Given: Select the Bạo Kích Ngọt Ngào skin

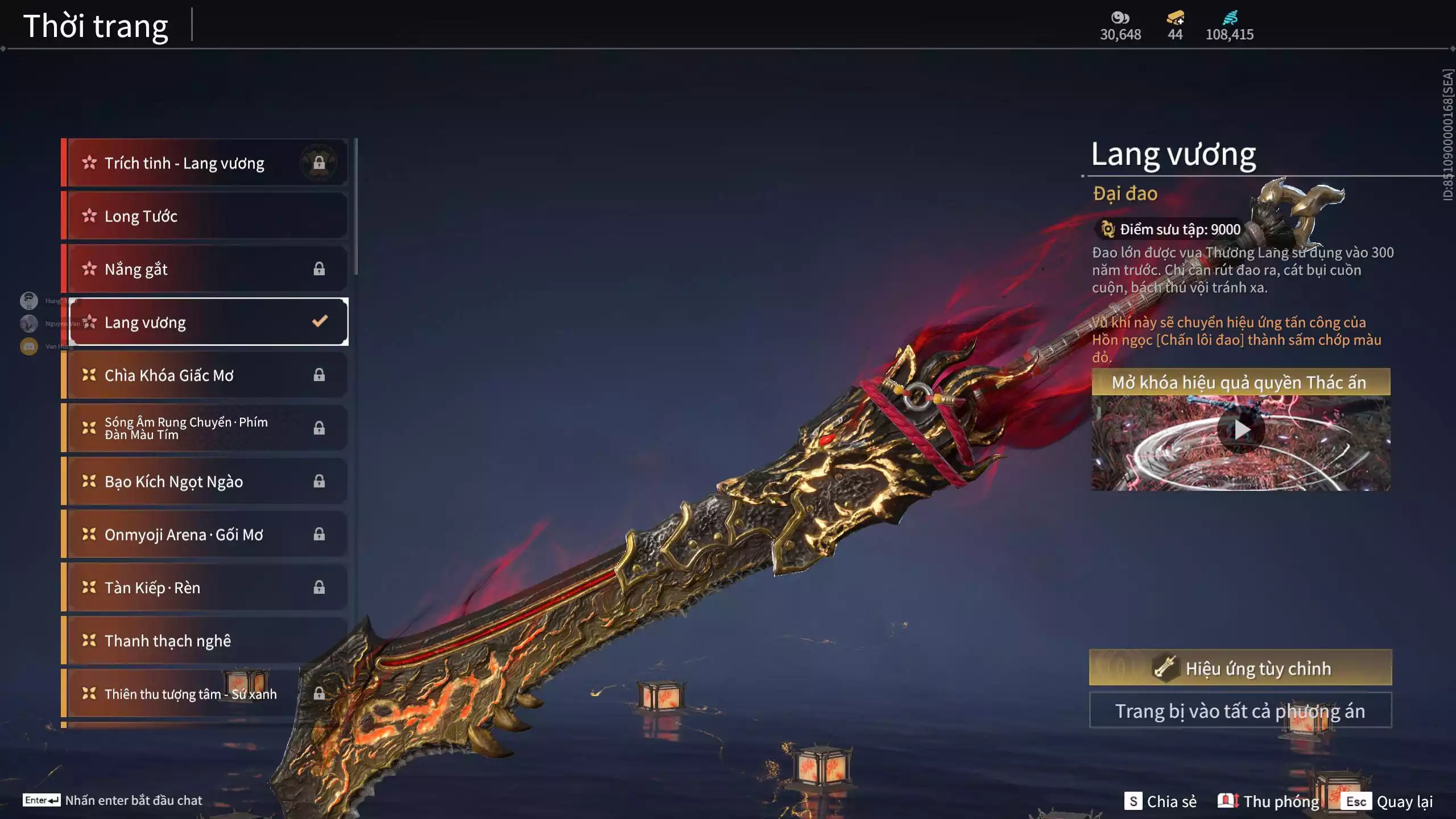Looking at the screenshot, I should click(x=205, y=482).
